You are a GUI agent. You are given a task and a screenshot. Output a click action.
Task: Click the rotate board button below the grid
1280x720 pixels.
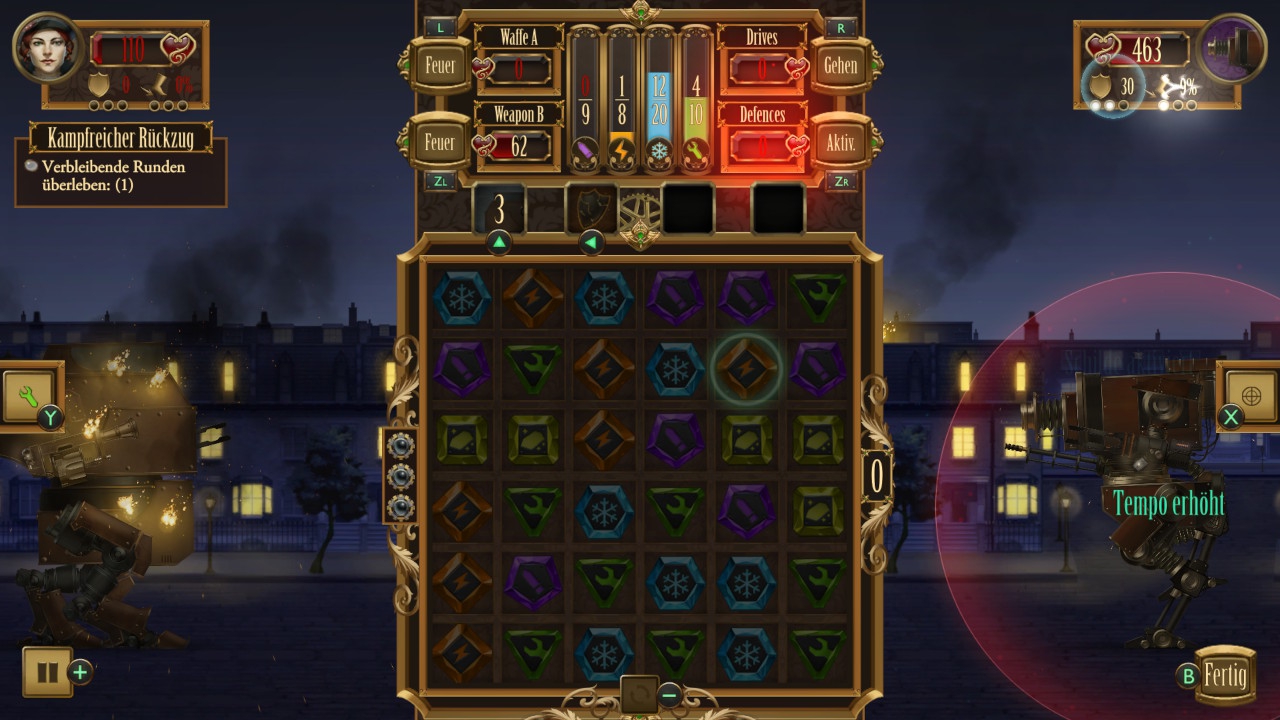coord(639,693)
